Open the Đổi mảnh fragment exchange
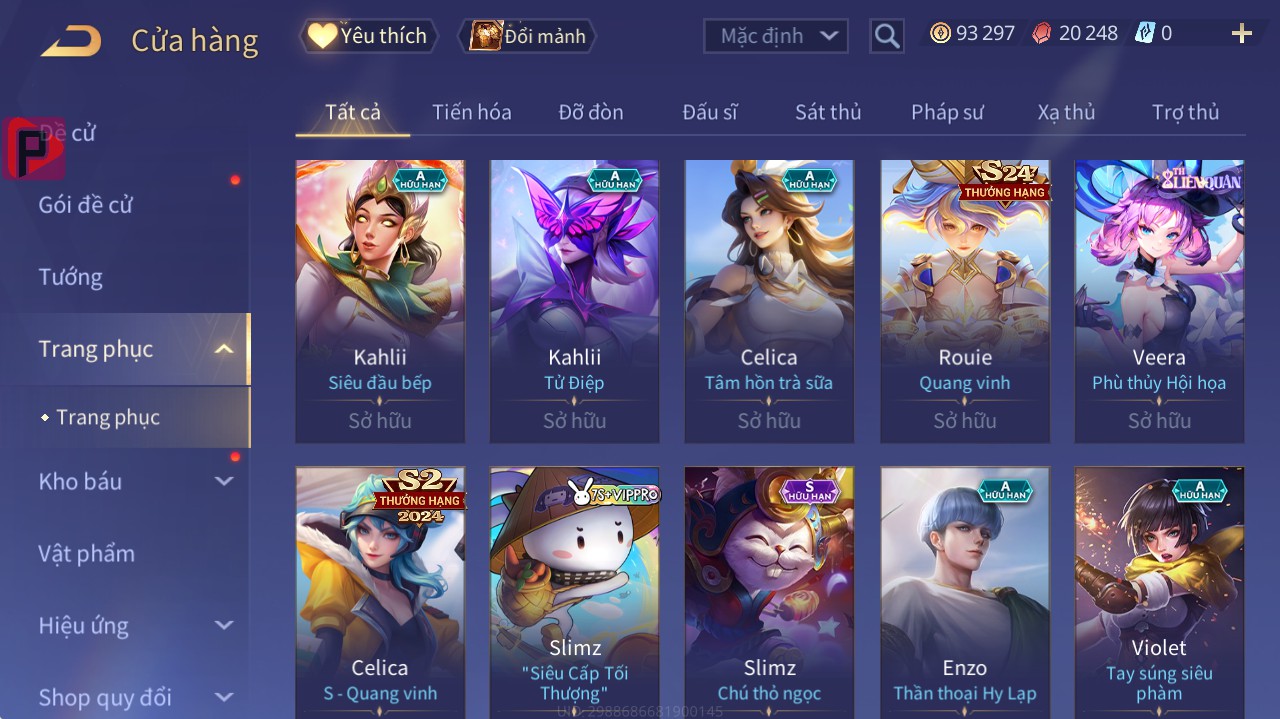Viewport: 1280px width, 719px height. pos(527,36)
